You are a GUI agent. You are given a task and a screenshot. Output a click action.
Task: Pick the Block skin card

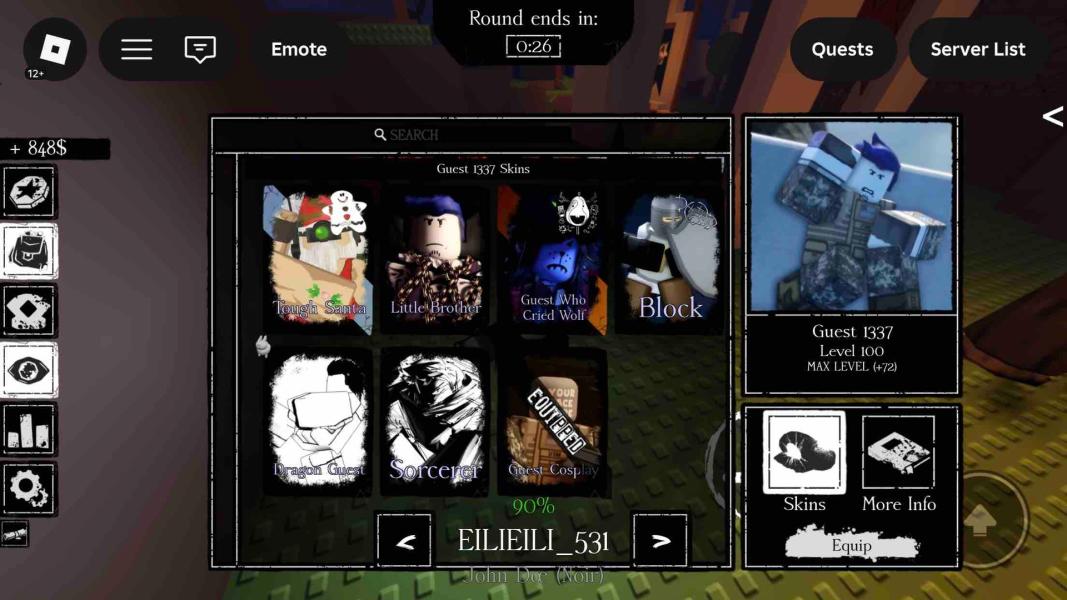pos(670,258)
